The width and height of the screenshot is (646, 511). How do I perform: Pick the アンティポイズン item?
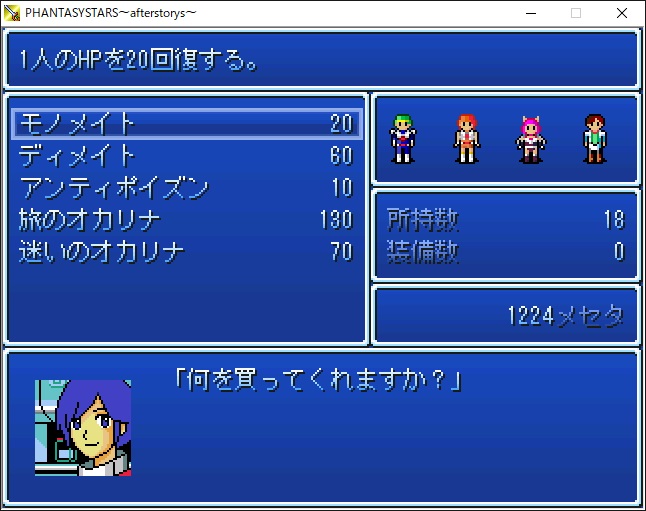[x=186, y=187]
